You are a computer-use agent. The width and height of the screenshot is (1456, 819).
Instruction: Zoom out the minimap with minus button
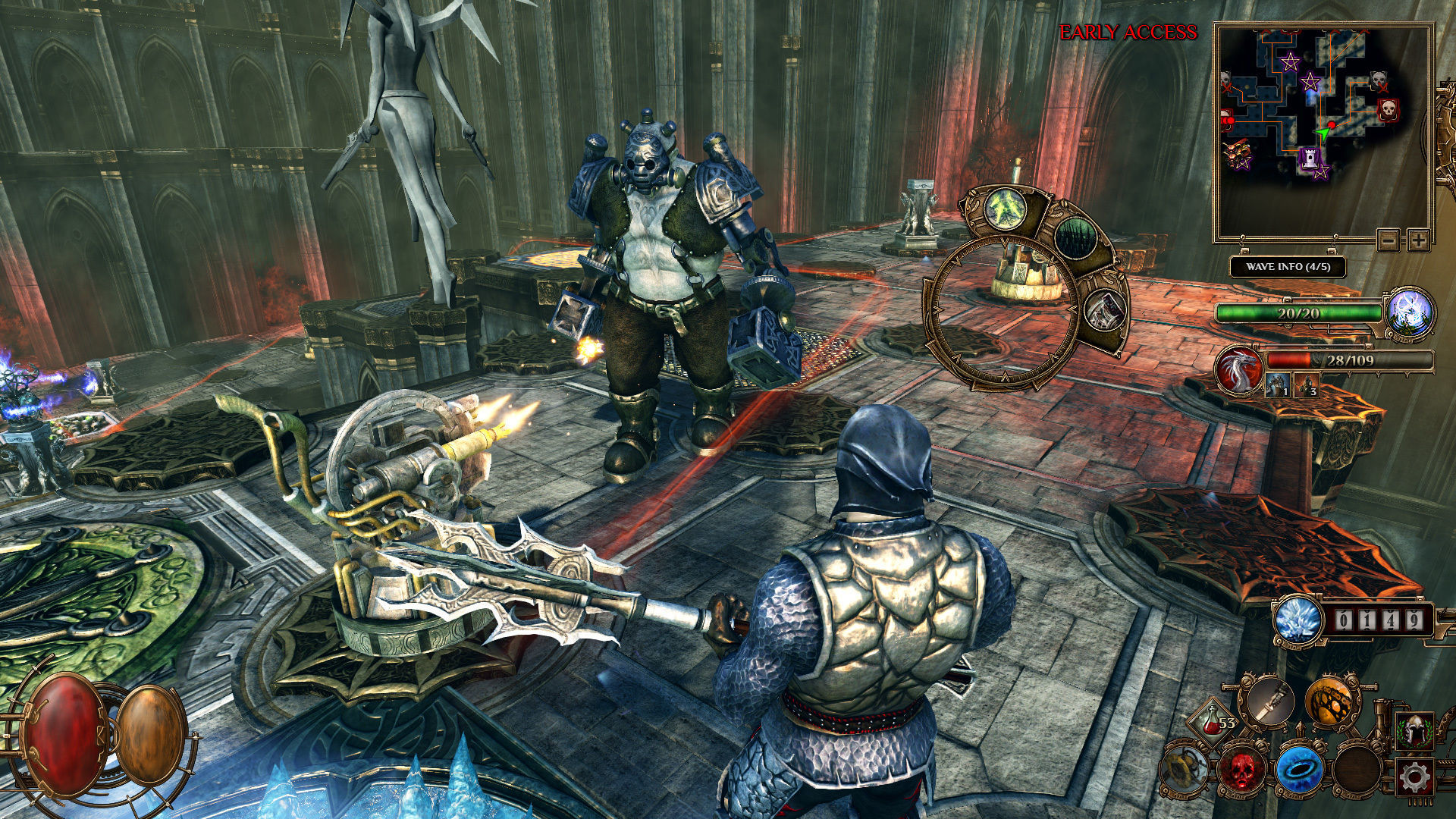pyautogui.click(x=1389, y=241)
